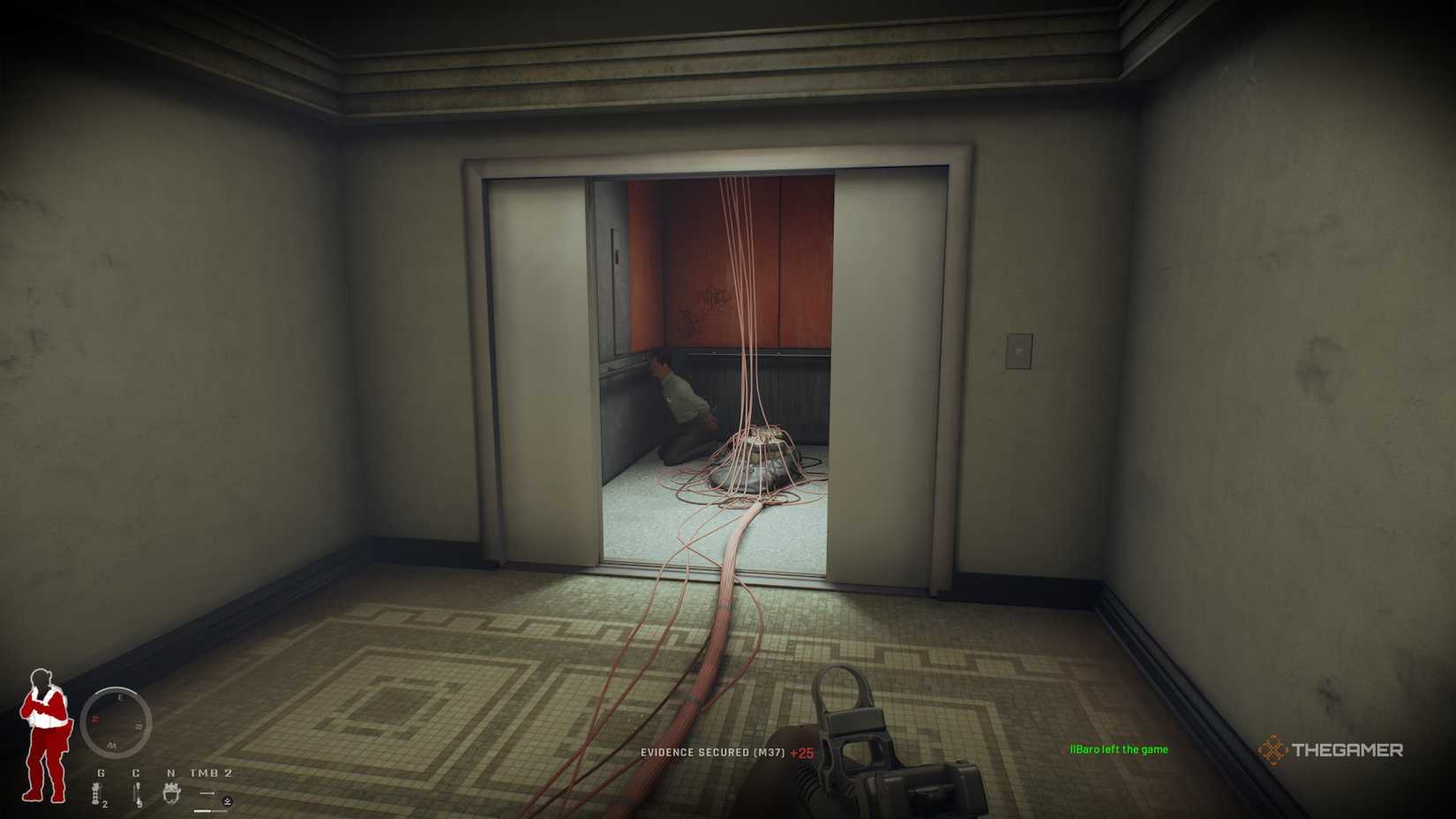The height and width of the screenshot is (819, 1456).
Task: Click the red heading marker on the compass
Action: pyautogui.click(x=94, y=718)
